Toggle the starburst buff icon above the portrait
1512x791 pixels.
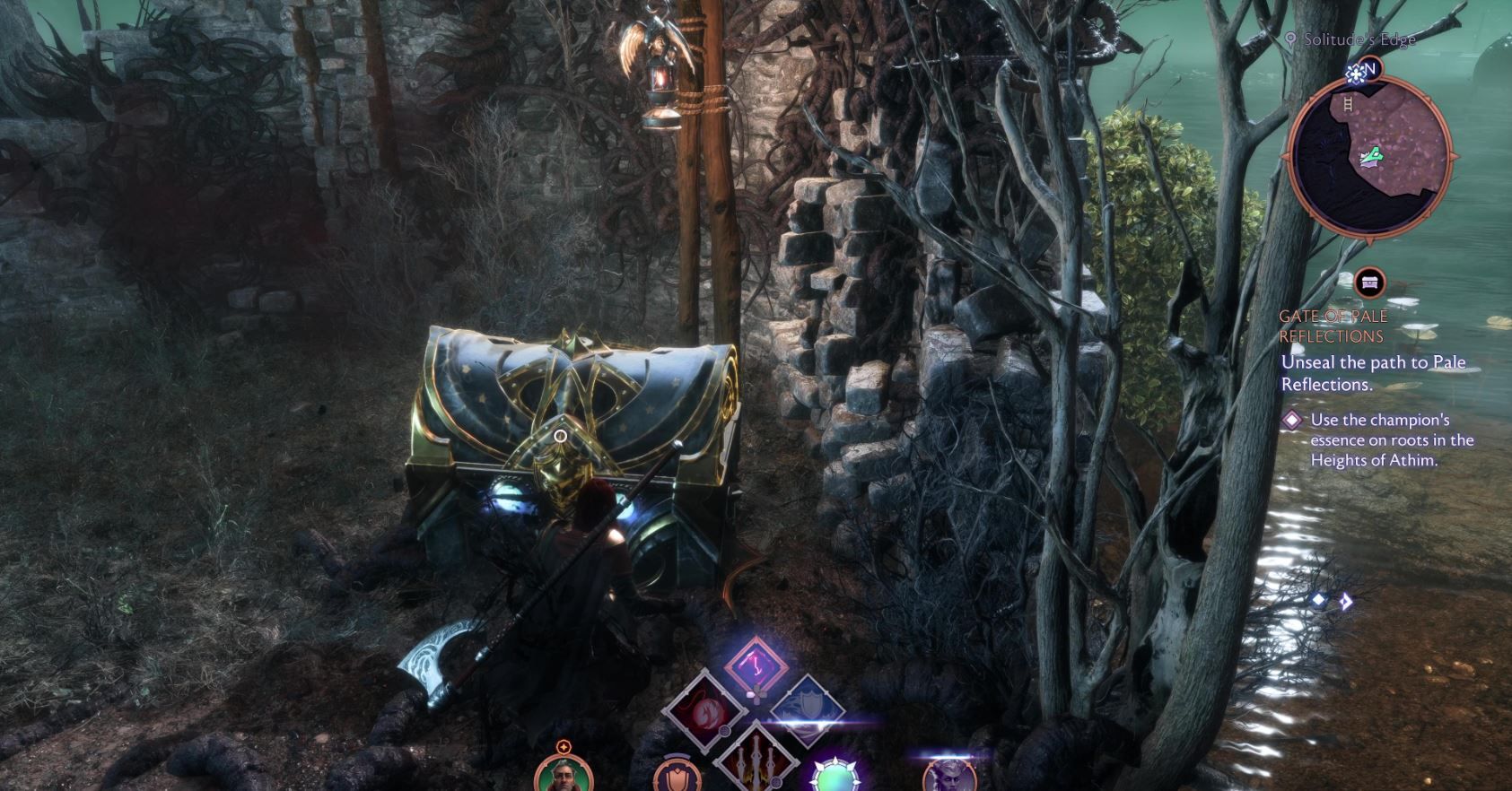(564, 746)
